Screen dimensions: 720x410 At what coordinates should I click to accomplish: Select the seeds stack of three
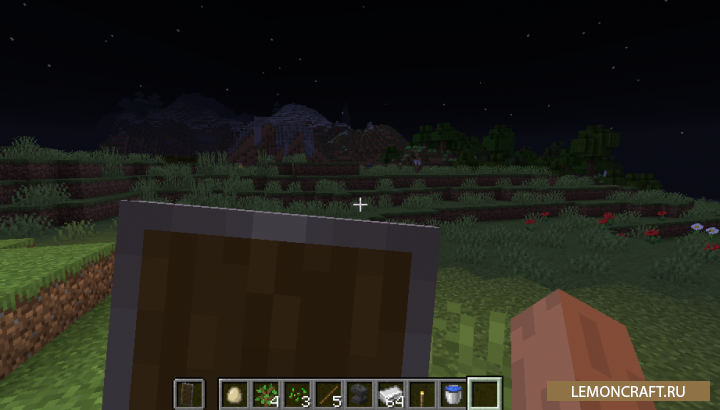coord(297,393)
